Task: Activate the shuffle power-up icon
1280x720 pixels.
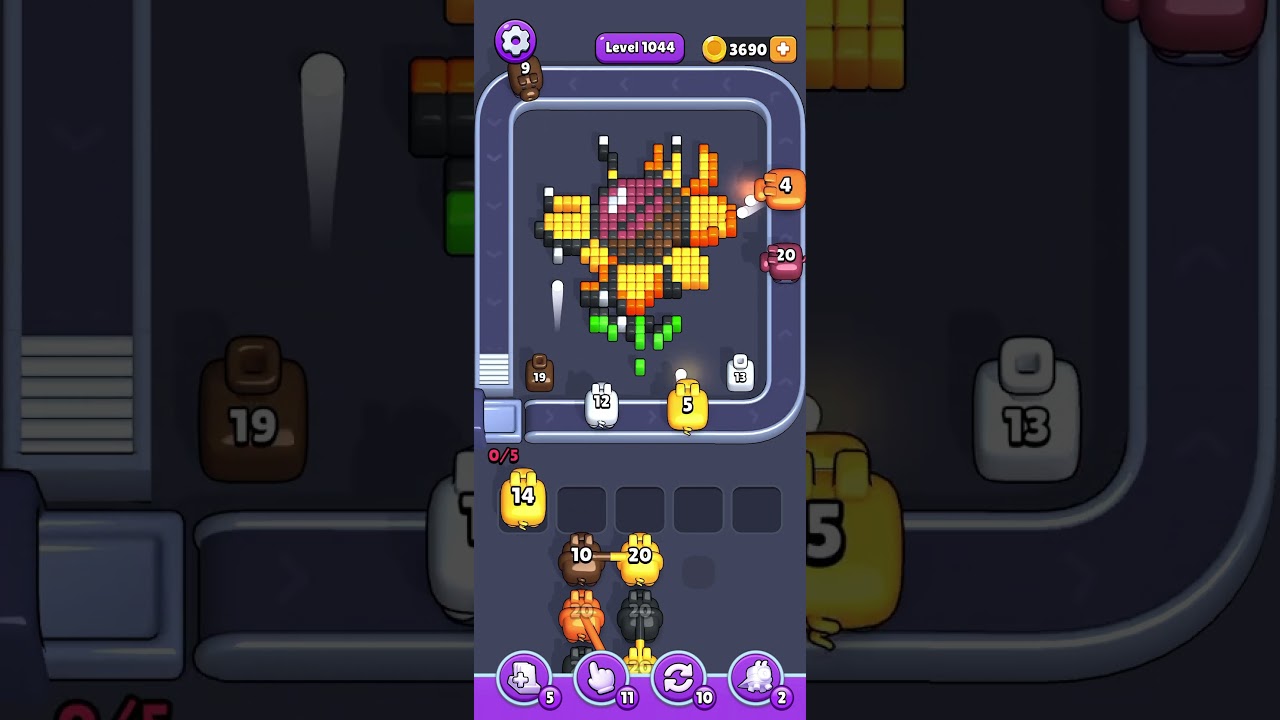Action: pos(679,678)
